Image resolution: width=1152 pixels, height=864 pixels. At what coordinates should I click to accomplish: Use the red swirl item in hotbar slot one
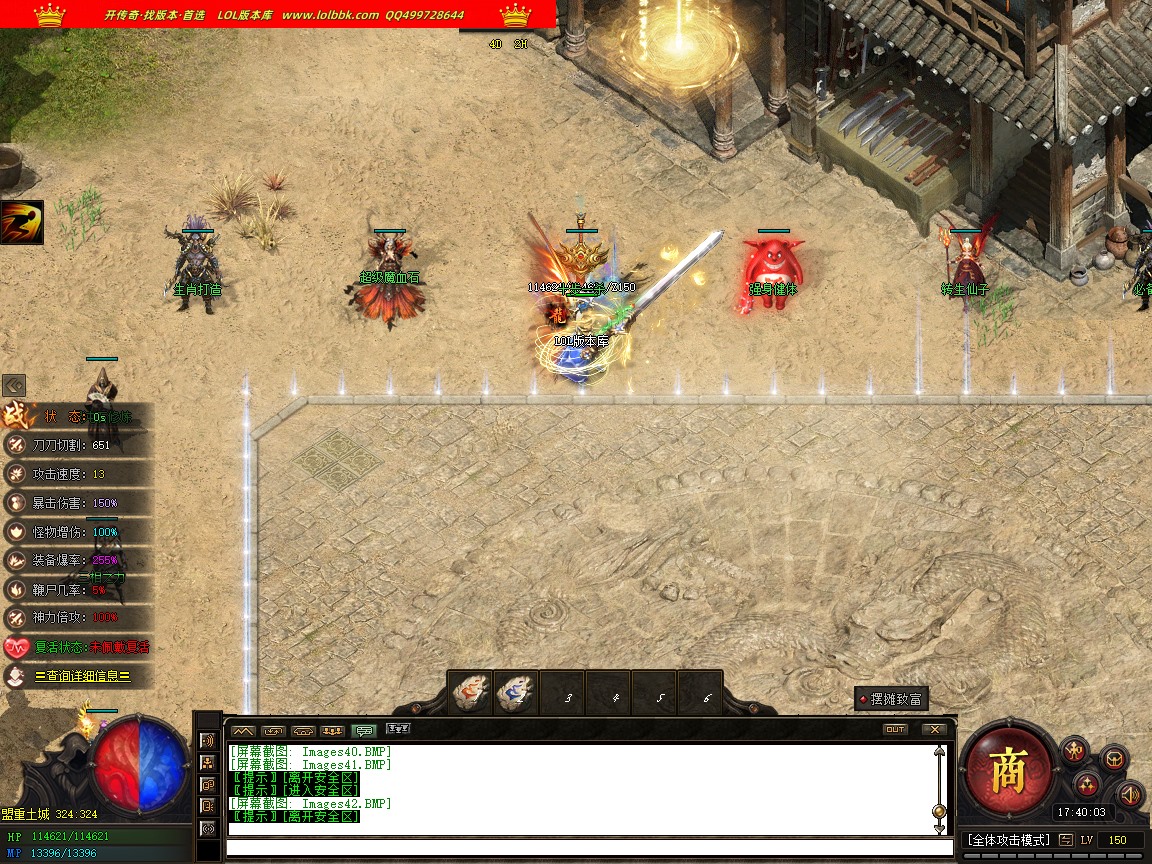click(x=470, y=693)
